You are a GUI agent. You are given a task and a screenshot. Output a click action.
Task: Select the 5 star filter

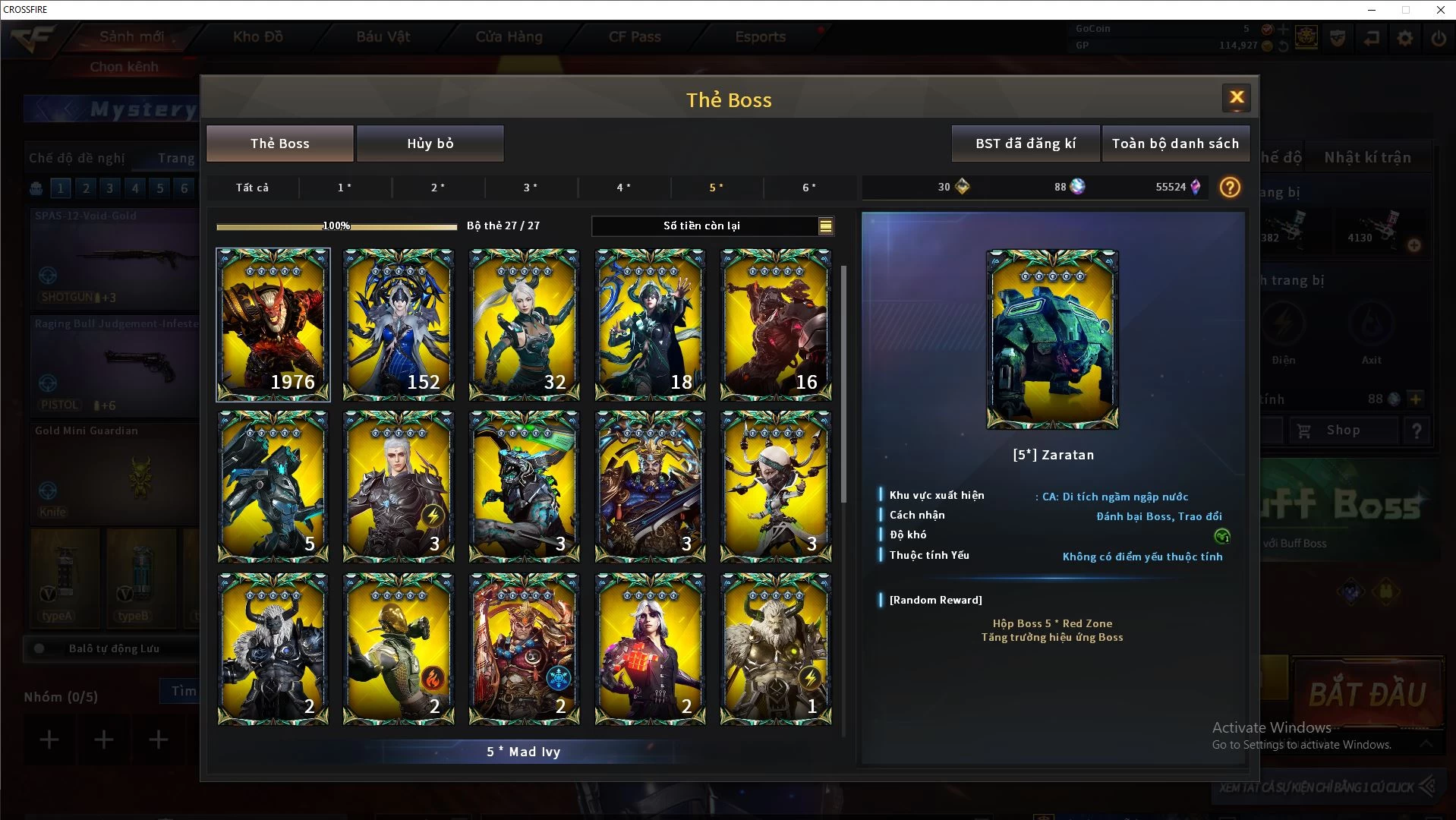(717, 188)
